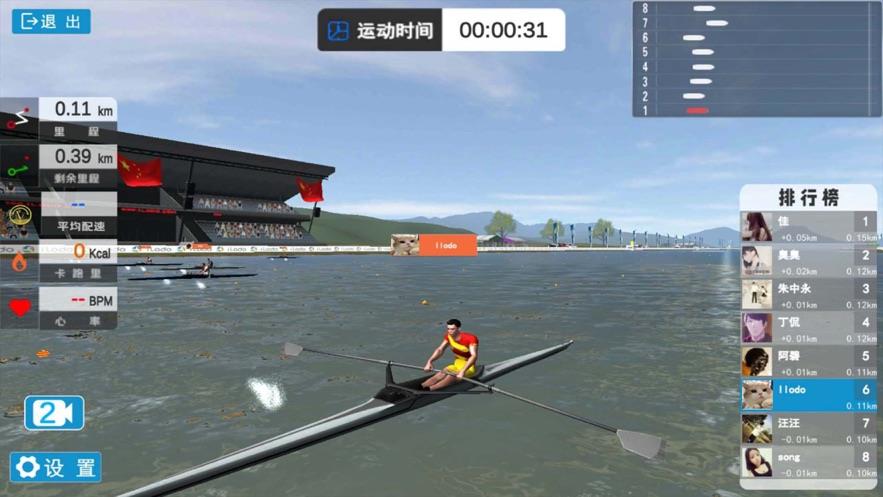Image resolution: width=883 pixels, height=497 pixels.
Task: Choose player 丁侃 in the leaderboard
Action: pos(808,328)
